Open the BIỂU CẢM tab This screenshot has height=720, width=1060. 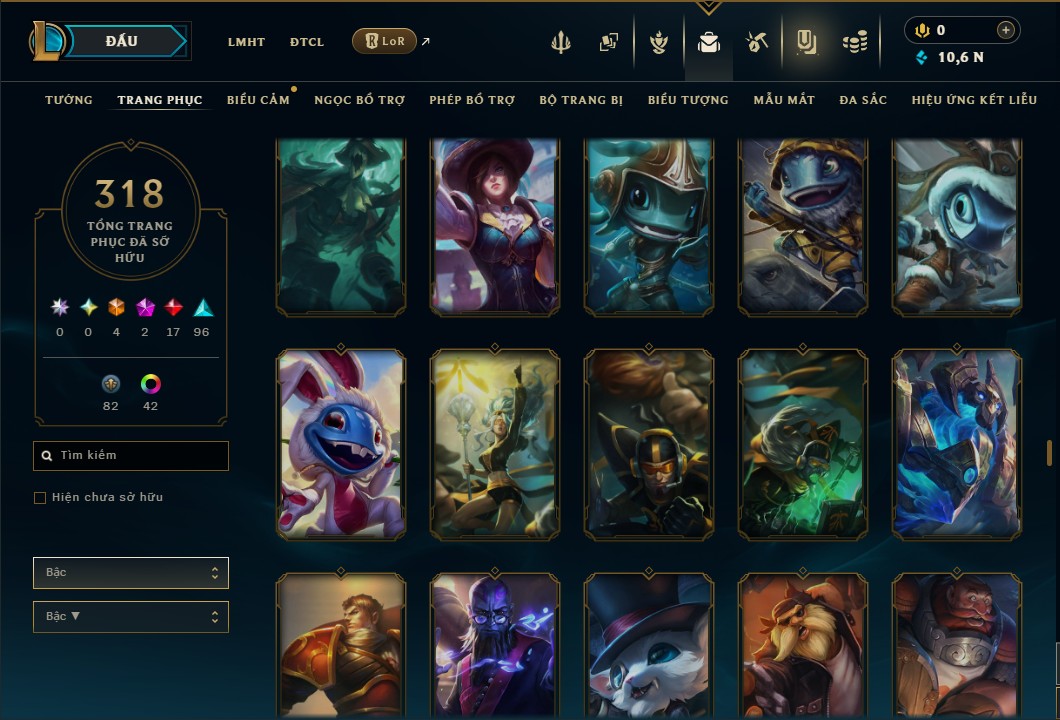point(258,100)
